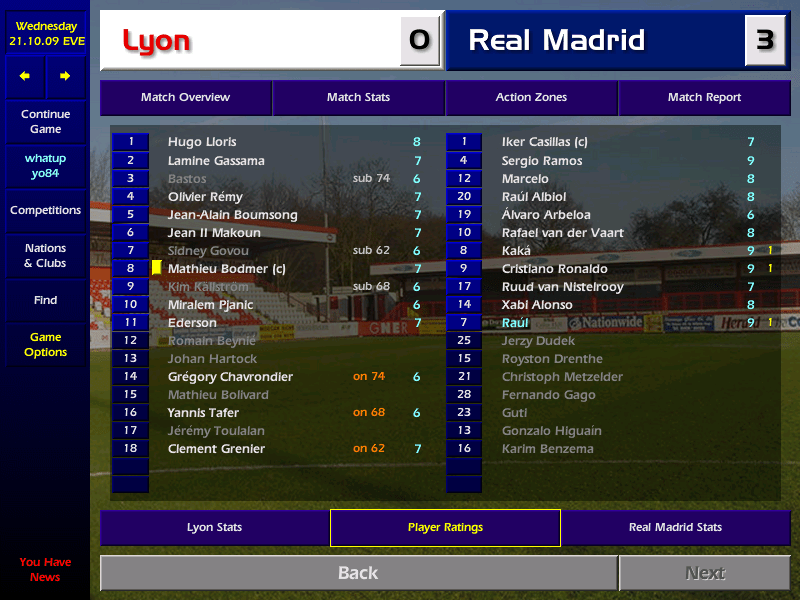Select Cristiano Ronaldo in the ratings list
This screenshot has width=800, height=600.
pyautogui.click(x=554, y=269)
